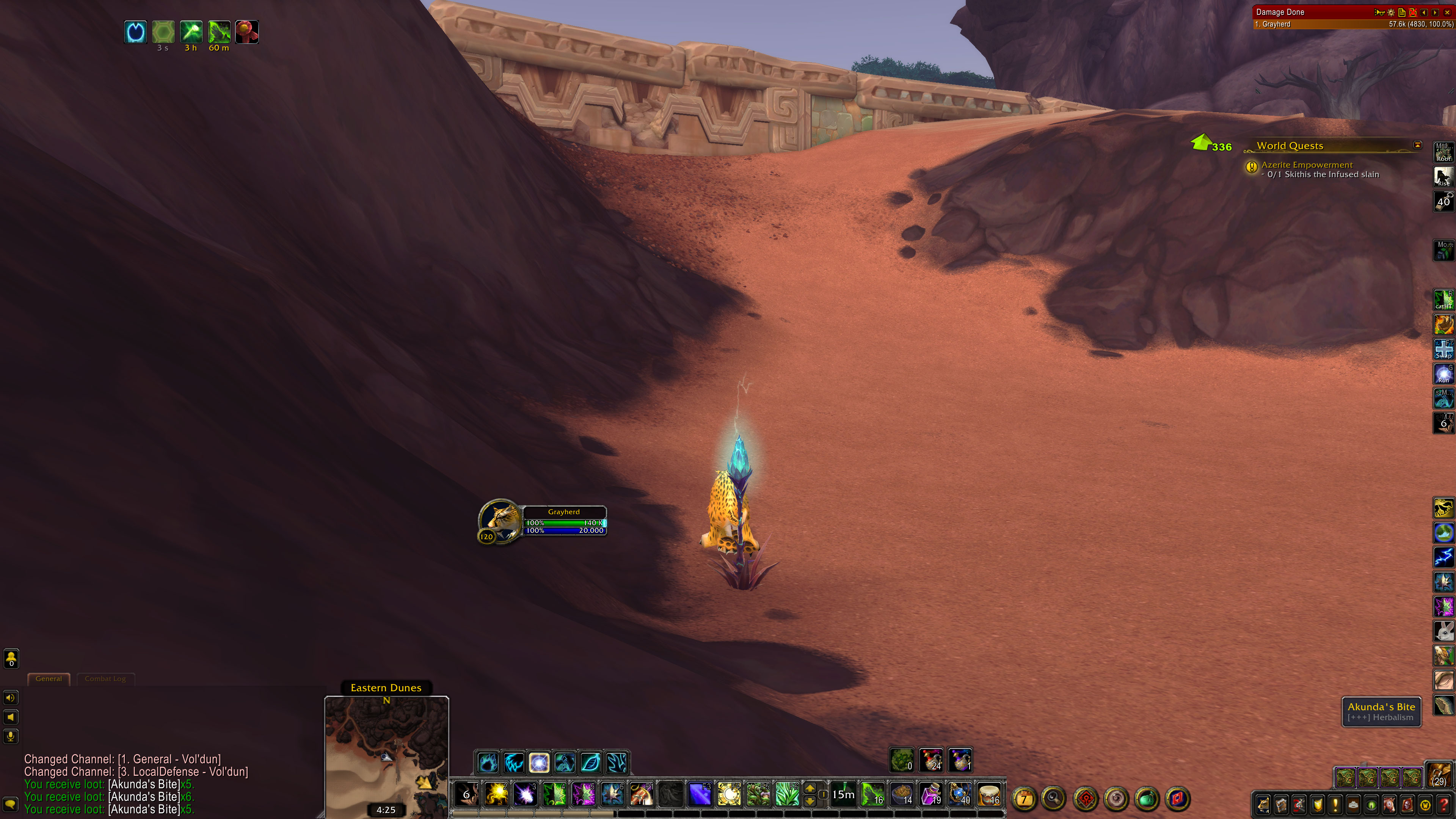Open the calendar button showing 7
1456x819 pixels.
[x=1024, y=799]
